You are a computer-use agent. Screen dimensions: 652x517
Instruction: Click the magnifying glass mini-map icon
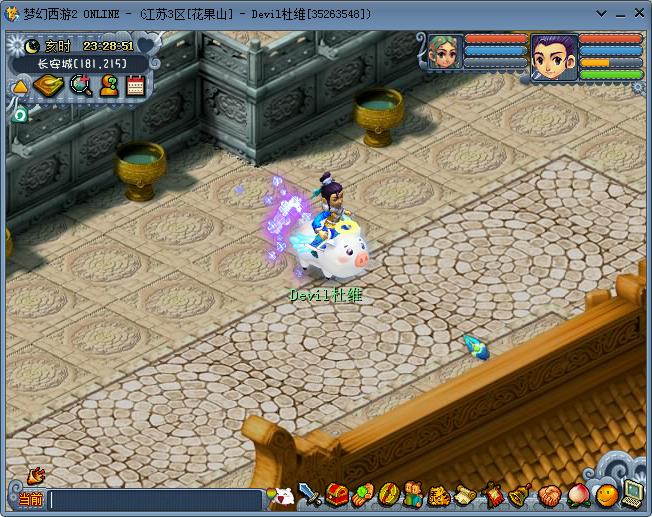81,86
